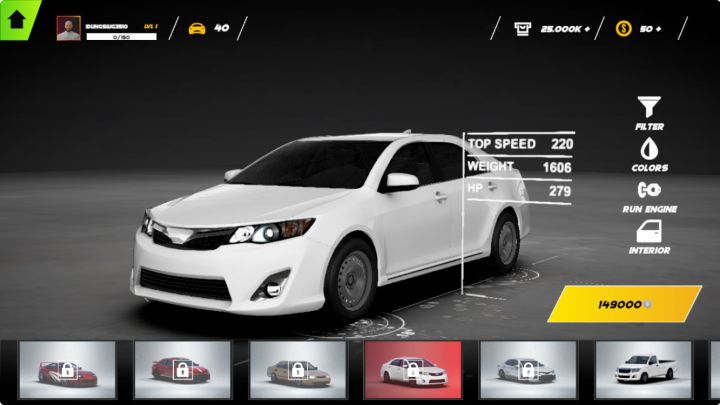This screenshot has width=720, height=405.
Task: Buy the car for 149000
Action: tap(623, 304)
